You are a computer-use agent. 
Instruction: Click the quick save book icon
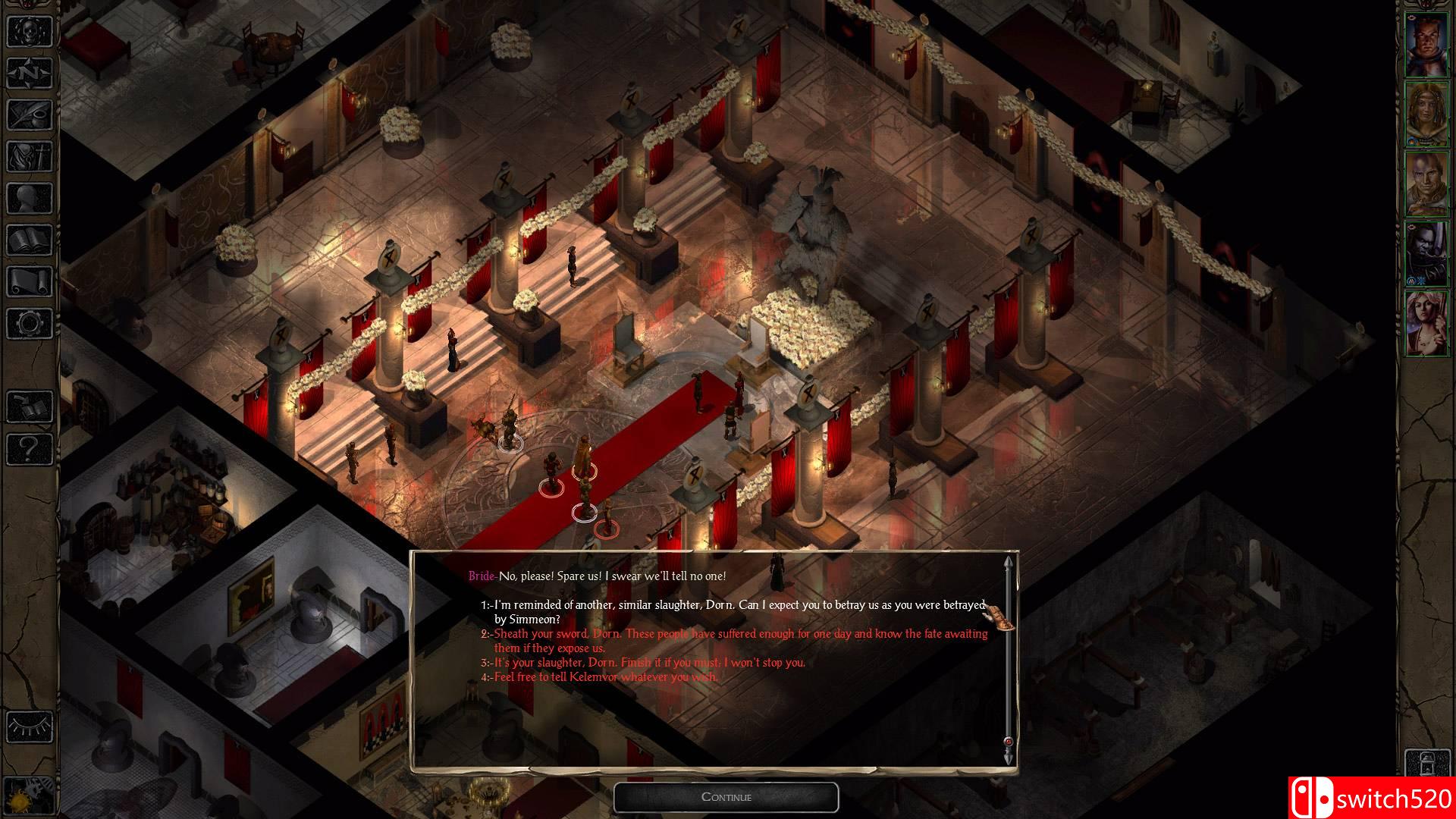[x=30, y=407]
